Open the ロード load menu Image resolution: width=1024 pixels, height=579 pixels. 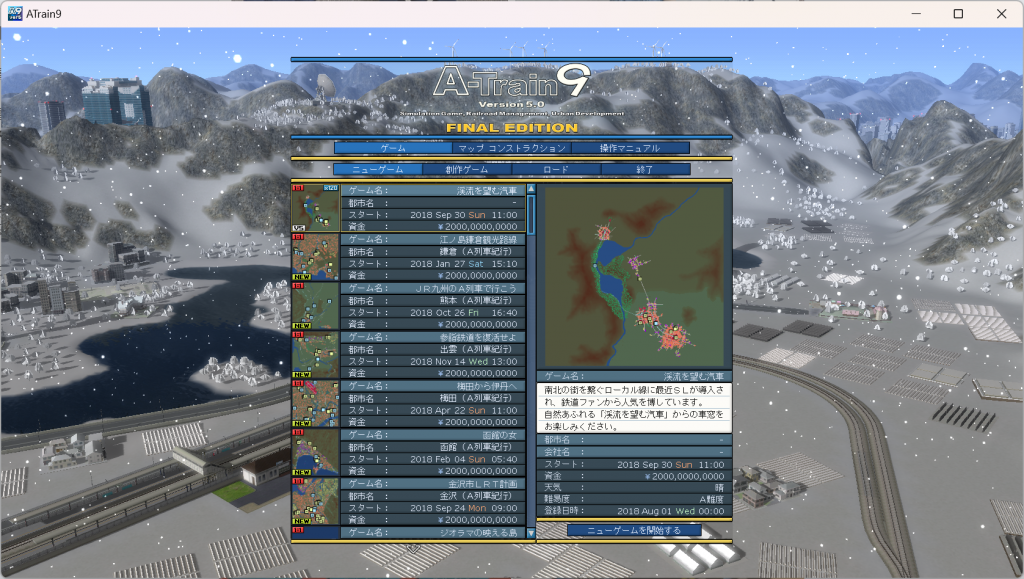tap(556, 170)
